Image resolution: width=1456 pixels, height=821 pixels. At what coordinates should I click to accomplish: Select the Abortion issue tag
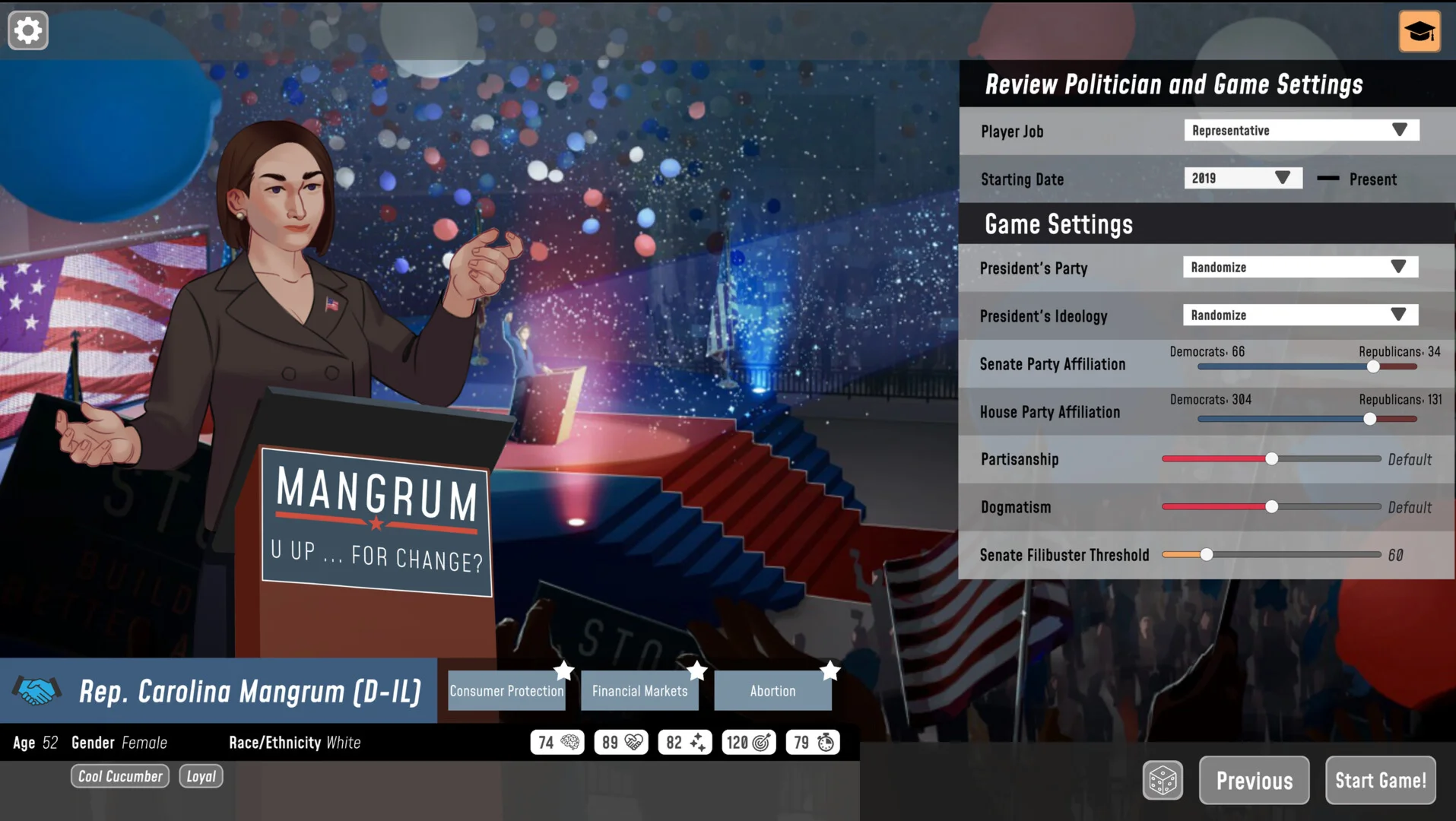pyautogui.click(x=772, y=691)
